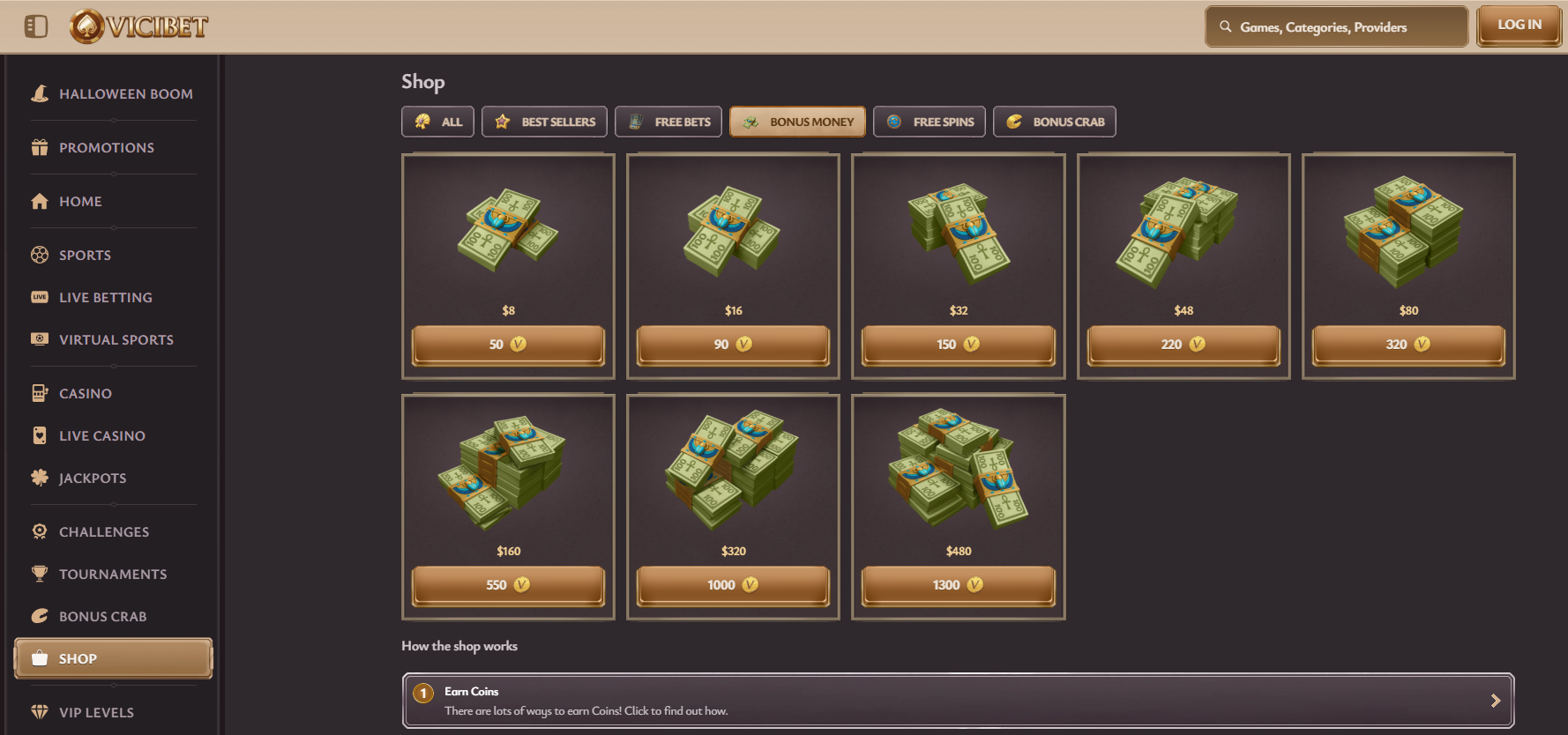This screenshot has height=735, width=1568.
Task: Expand the Earn Coins info row
Action: click(x=958, y=701)
